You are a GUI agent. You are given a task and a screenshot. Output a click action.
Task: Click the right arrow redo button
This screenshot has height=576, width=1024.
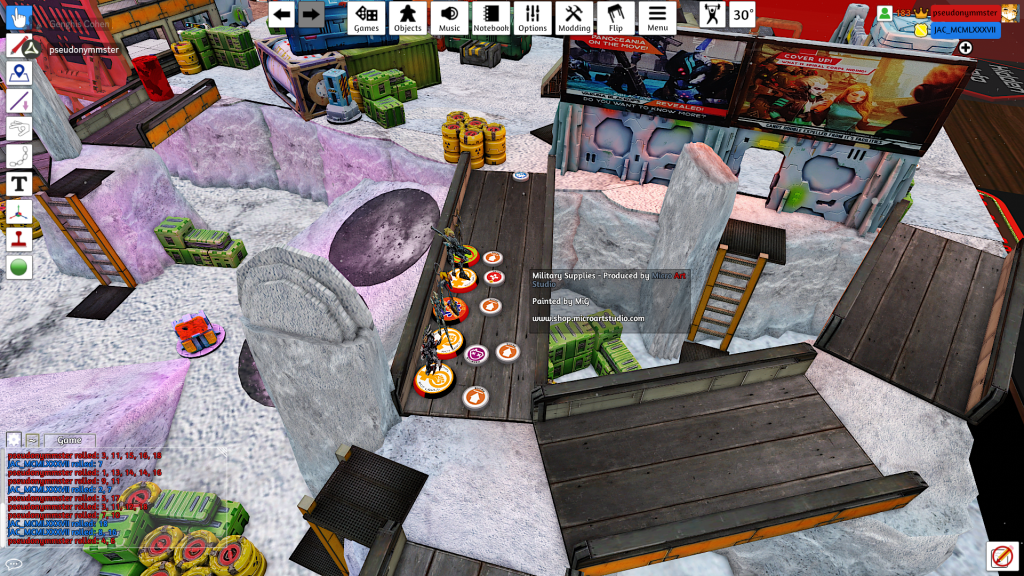pos(311,14)
